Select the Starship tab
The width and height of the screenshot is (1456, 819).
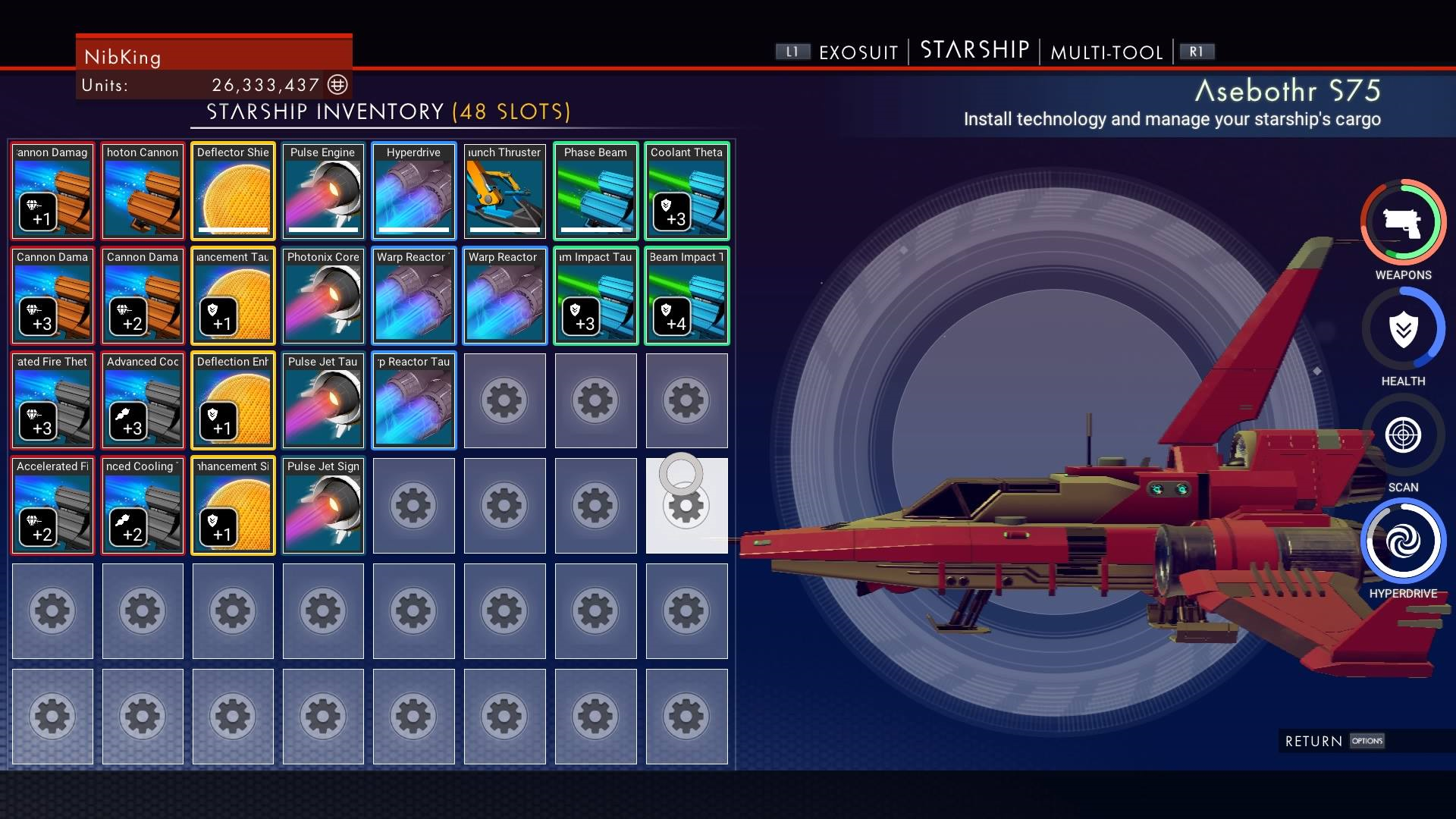click(x=974, y=50)
